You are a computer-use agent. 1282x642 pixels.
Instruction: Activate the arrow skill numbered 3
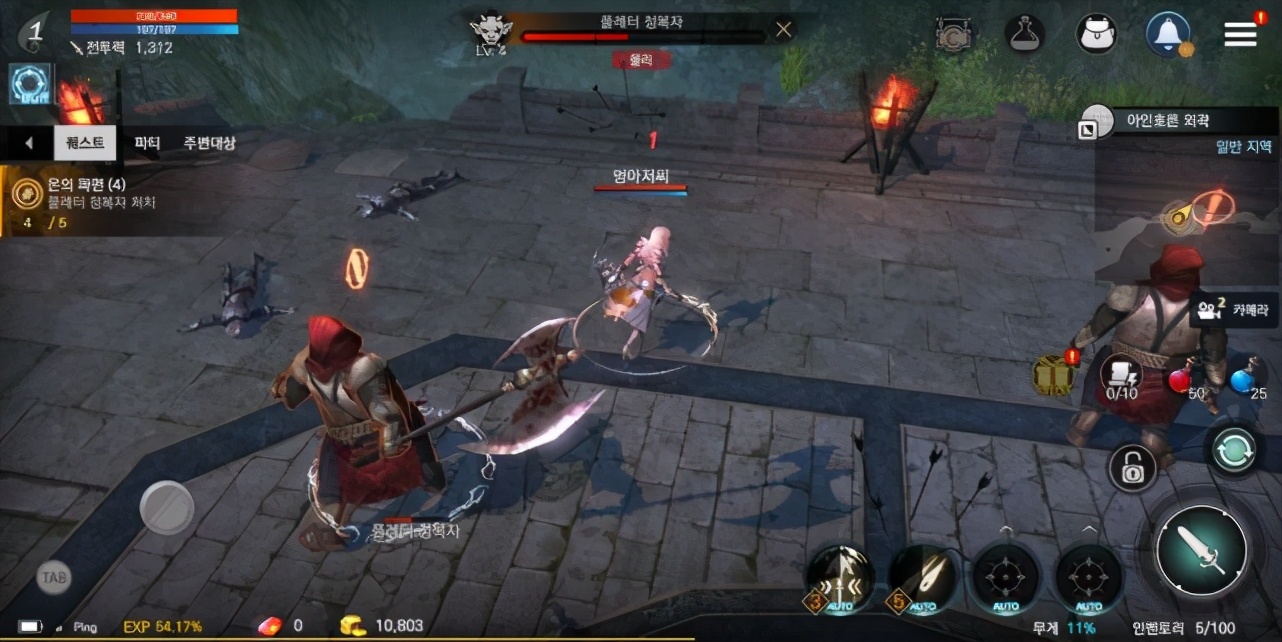click(x=842, y=579)
